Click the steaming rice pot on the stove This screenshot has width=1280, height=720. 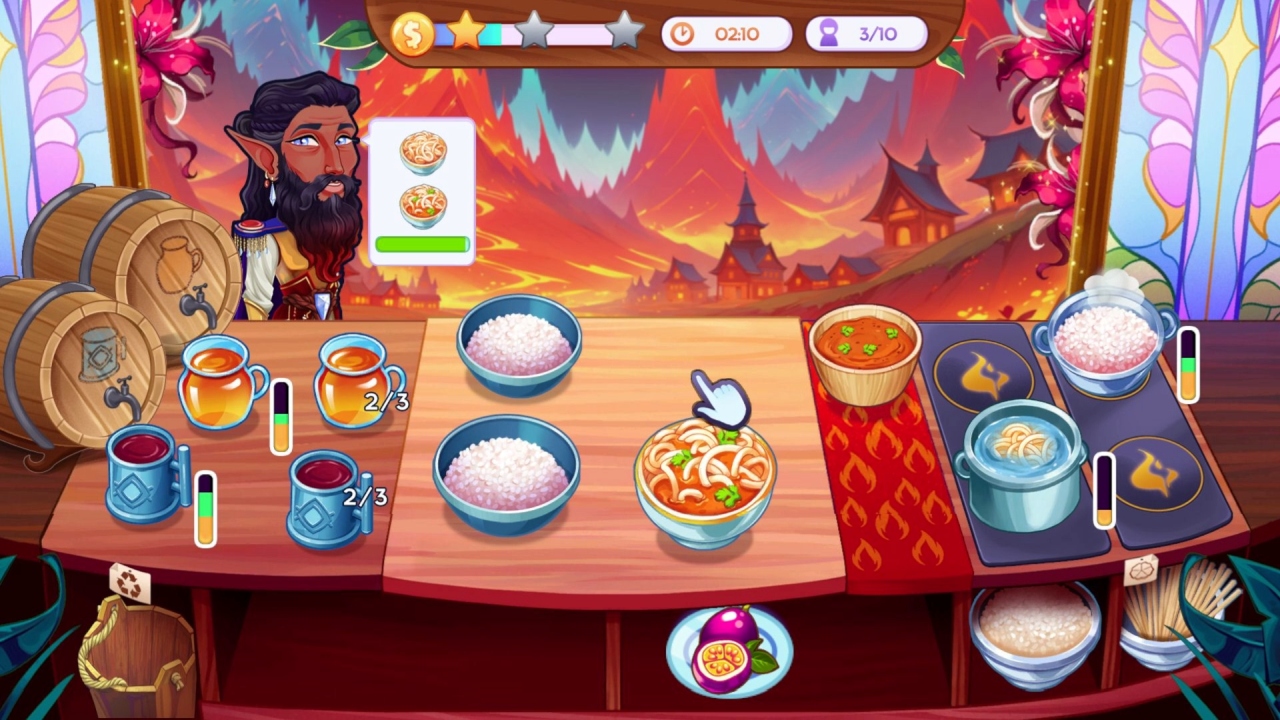(x=1104, y=340)
